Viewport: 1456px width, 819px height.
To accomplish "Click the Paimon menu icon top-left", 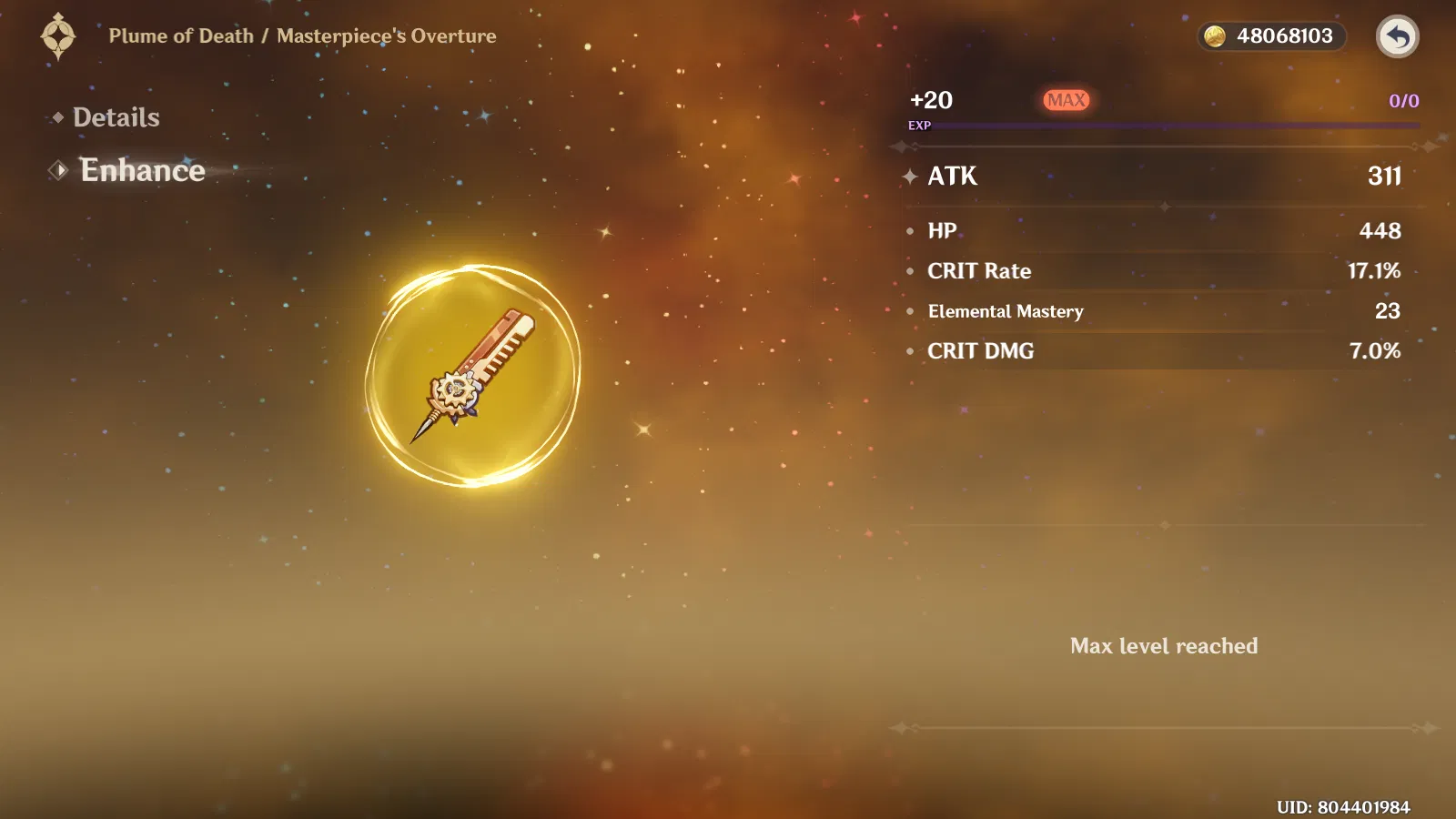I will (57, 36).
